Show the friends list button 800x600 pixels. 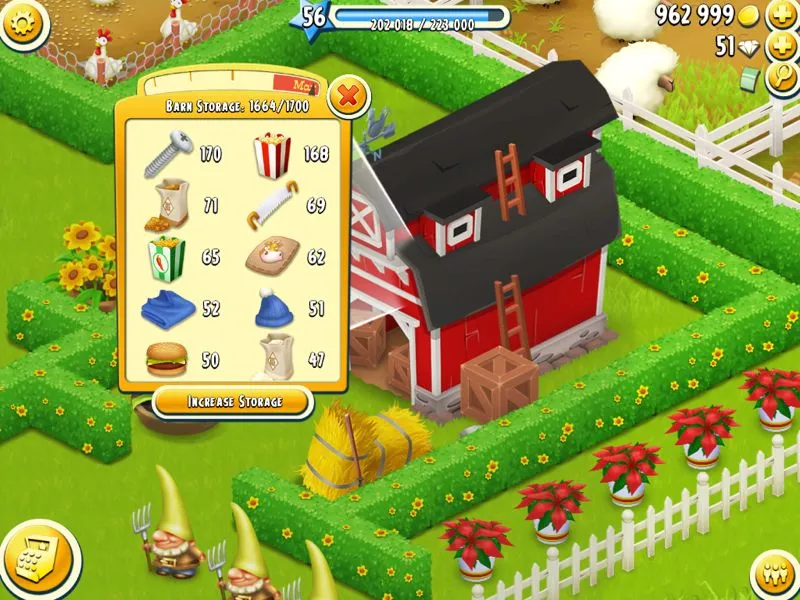773,573
